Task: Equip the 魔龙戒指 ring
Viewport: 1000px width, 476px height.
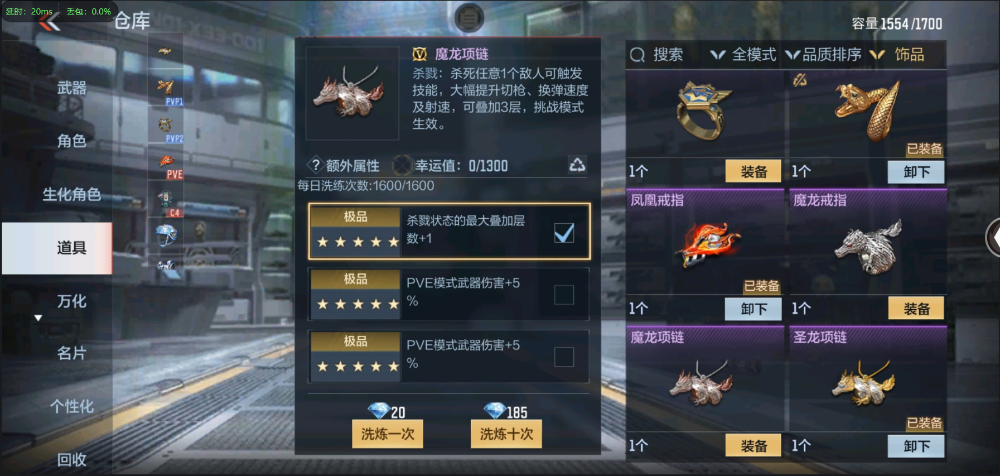Action: [x=915, y=308]
